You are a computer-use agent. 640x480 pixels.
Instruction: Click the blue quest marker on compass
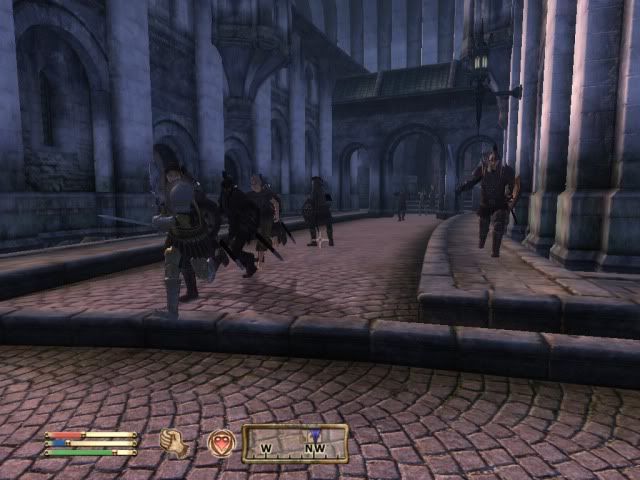point(315,435)
